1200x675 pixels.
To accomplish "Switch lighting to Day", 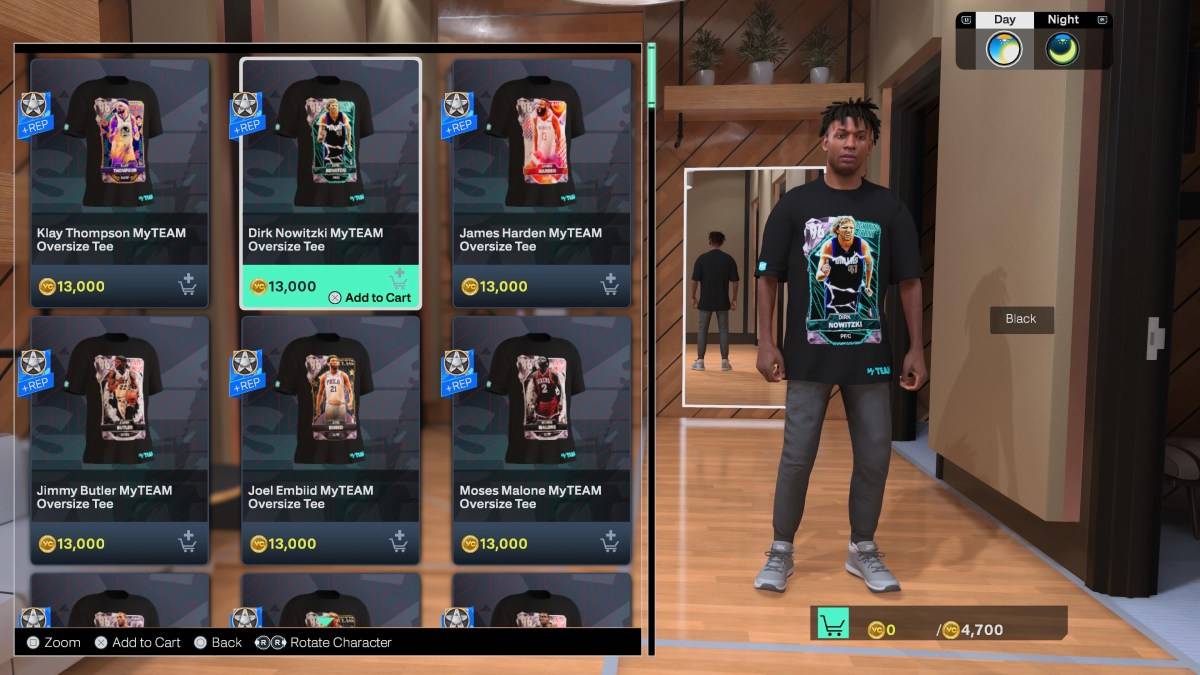I will (1004, 40).
